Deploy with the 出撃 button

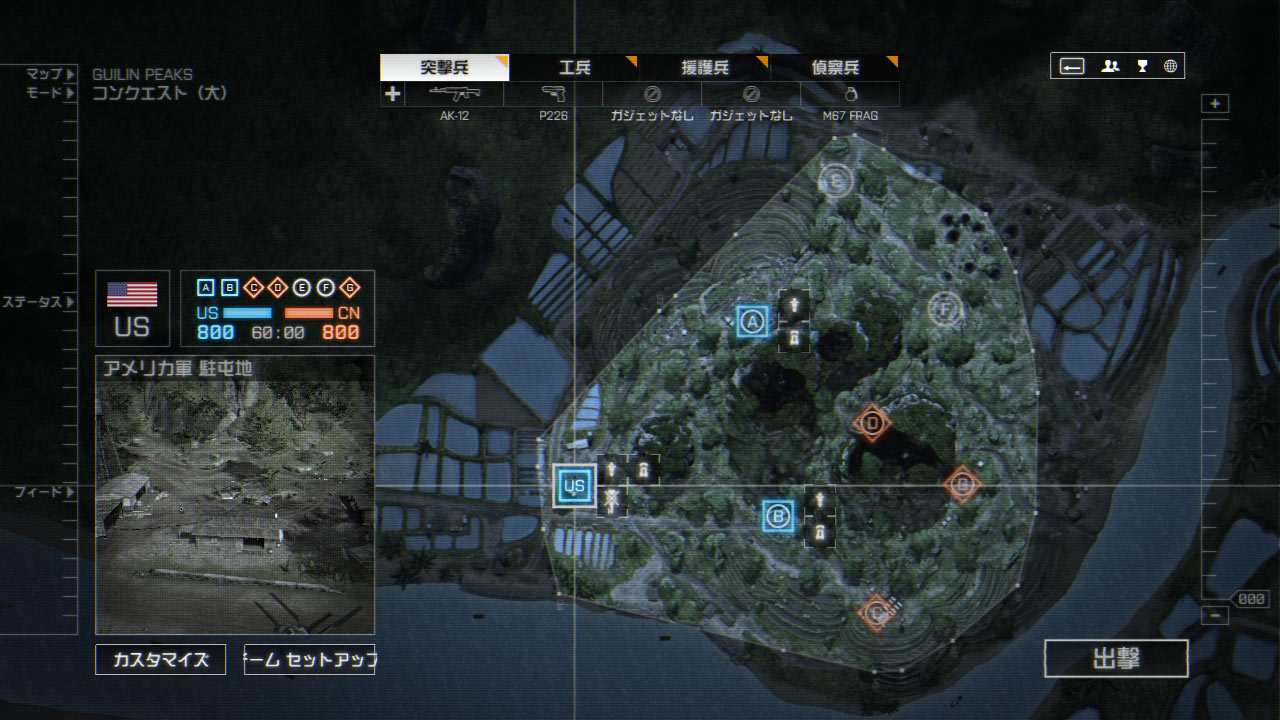pos(1116,659)
